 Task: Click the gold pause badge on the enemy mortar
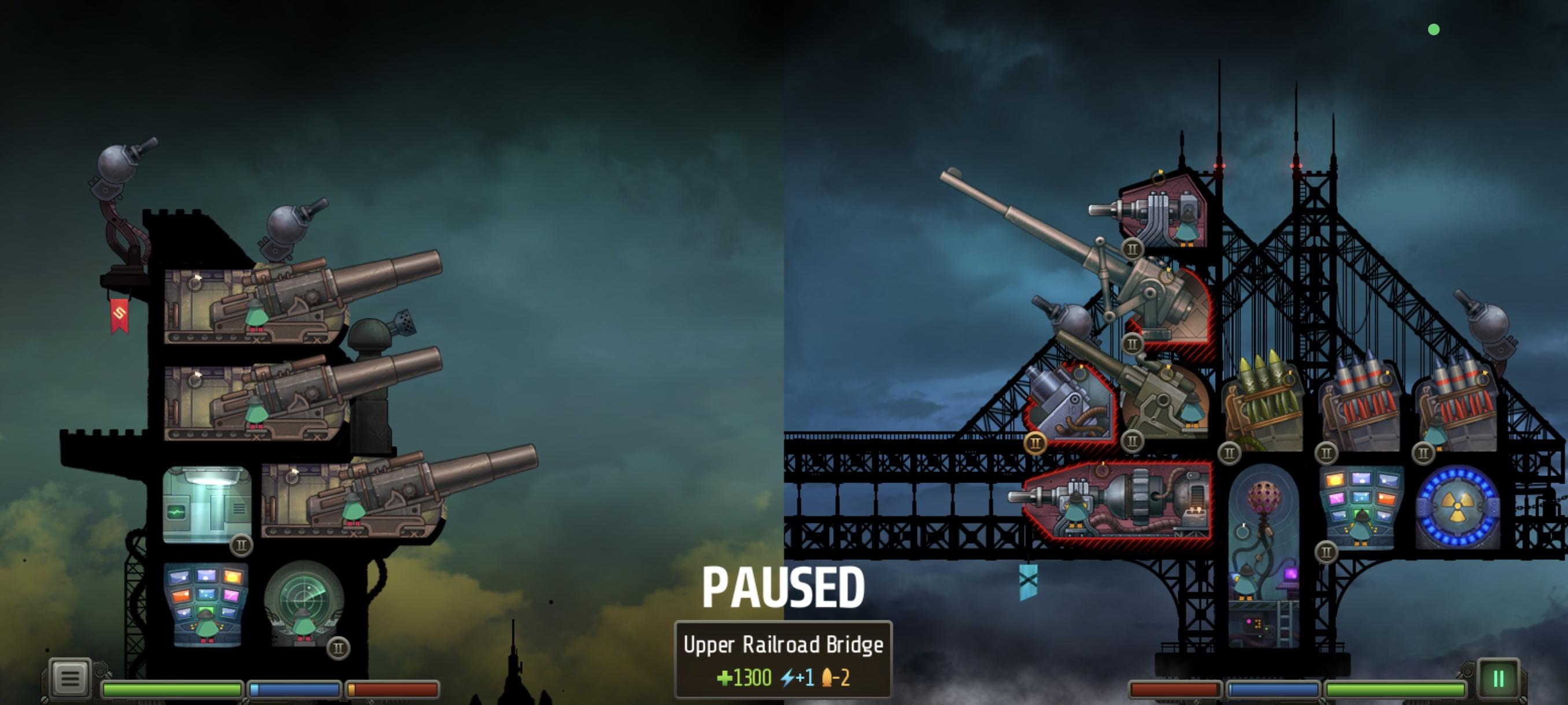point(1035,443)
